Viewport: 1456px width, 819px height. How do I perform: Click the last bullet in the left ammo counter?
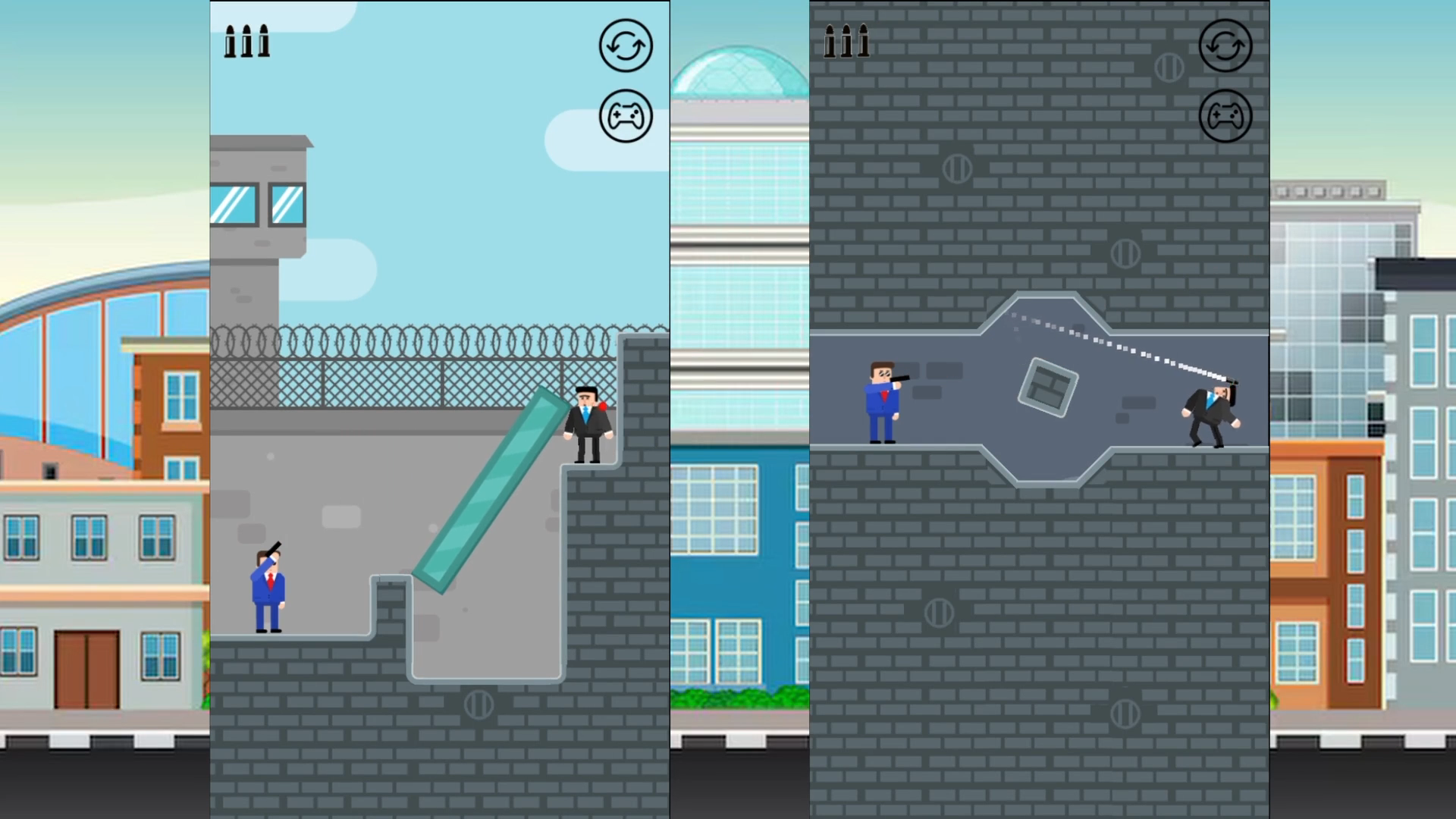(263, 42)
